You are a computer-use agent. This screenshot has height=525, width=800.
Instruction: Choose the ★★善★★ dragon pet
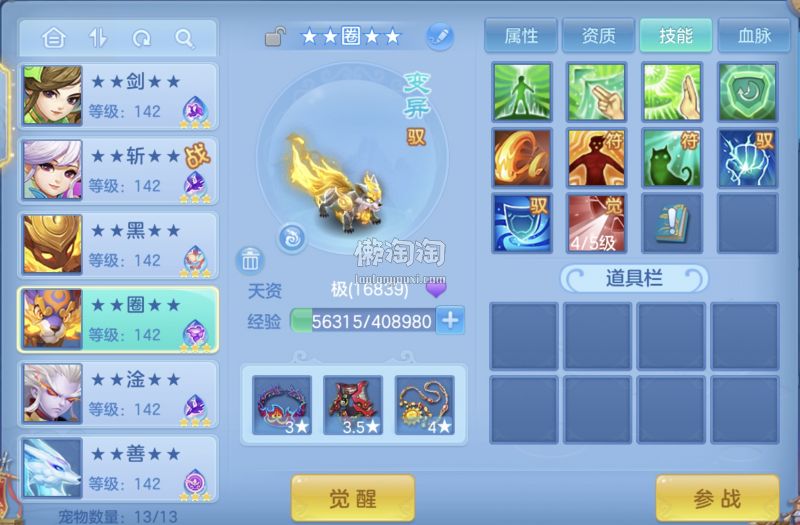(118, 468)
